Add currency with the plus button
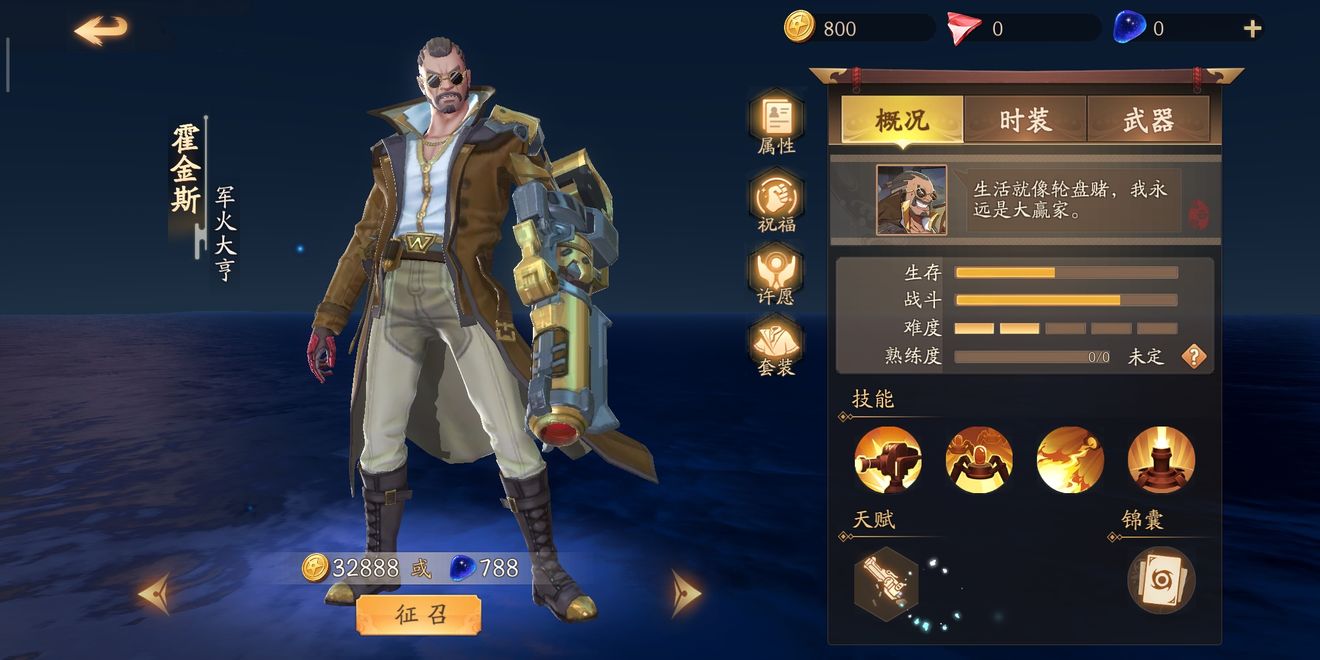The width and height of the screenshot is (1320, 660). pyautogui.click(x=1252, y=29)
